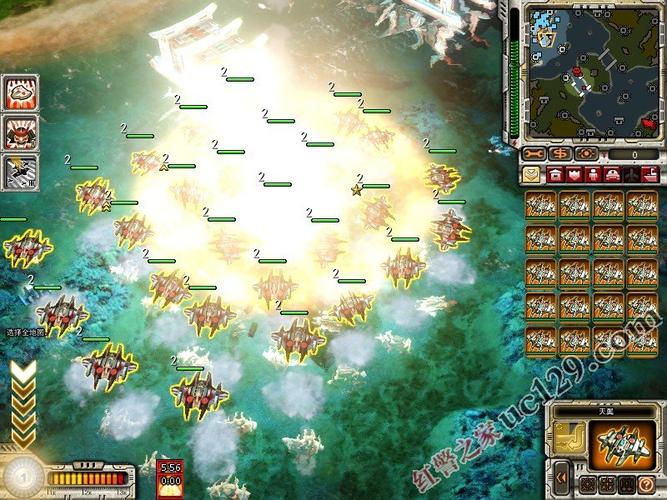667x500 pixels.
Task: Activate the repair wrench button
Action: pos(534,154)
